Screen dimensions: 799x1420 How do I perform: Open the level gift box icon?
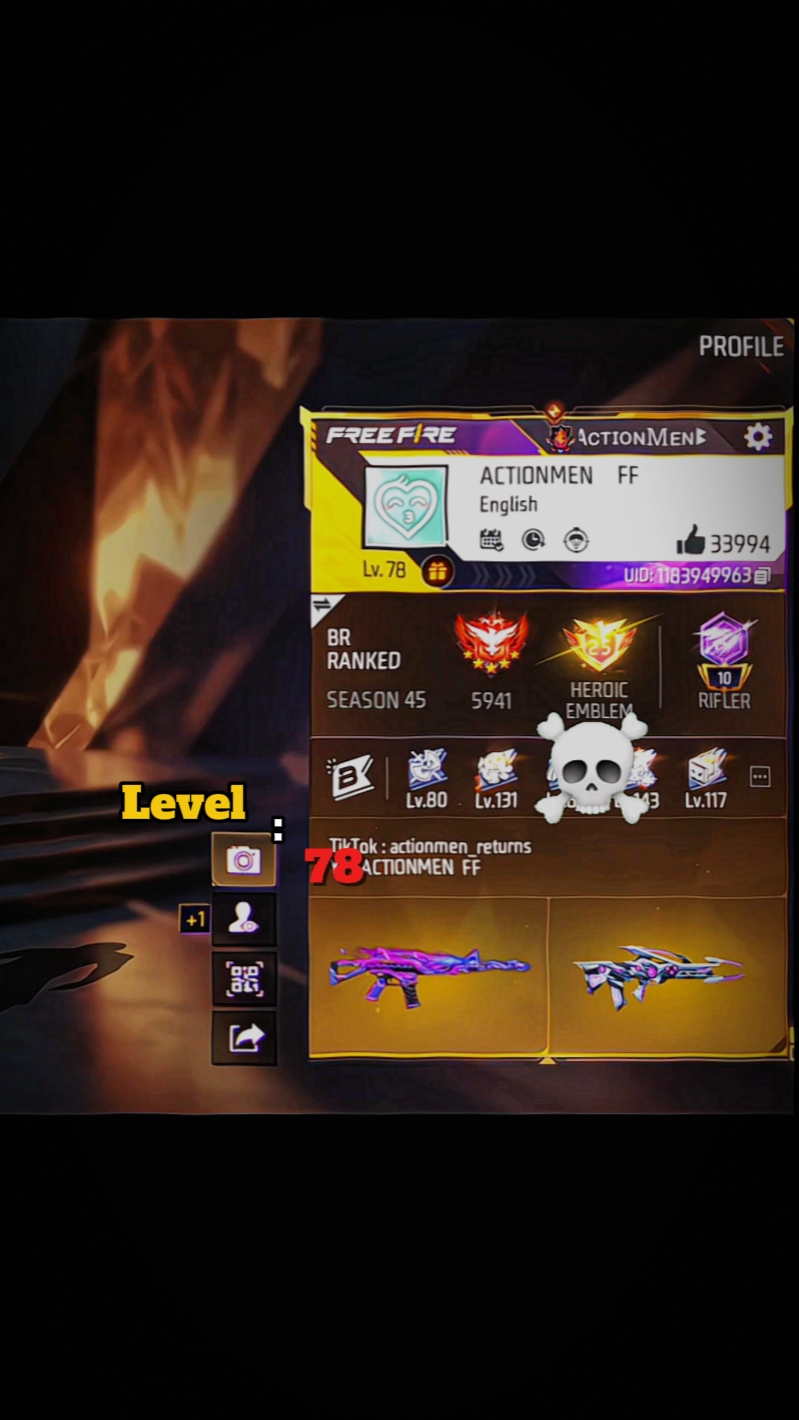click(437, 571)
